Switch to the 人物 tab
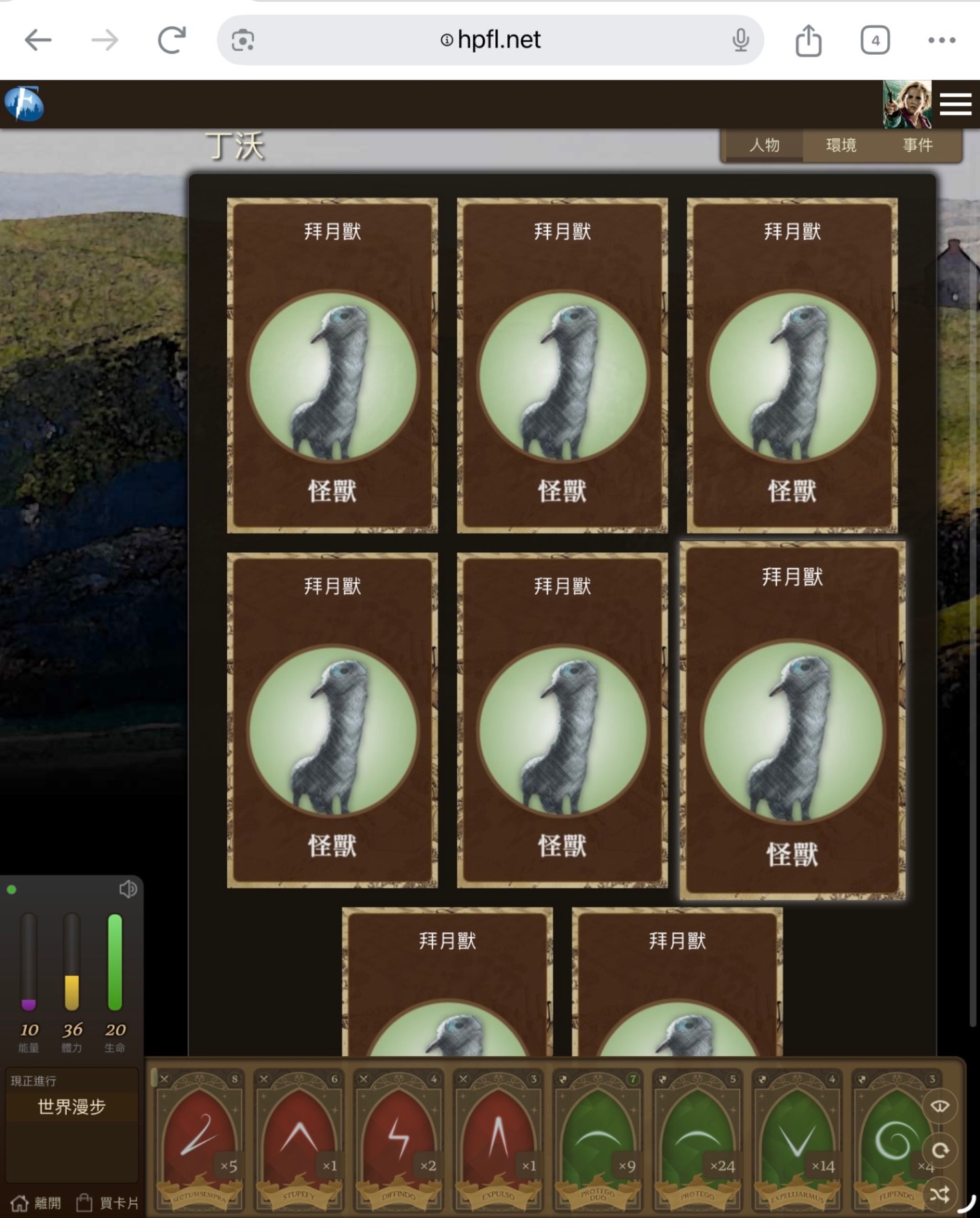The width and height of the screenshot is (980, 1218). click(764, 145)
